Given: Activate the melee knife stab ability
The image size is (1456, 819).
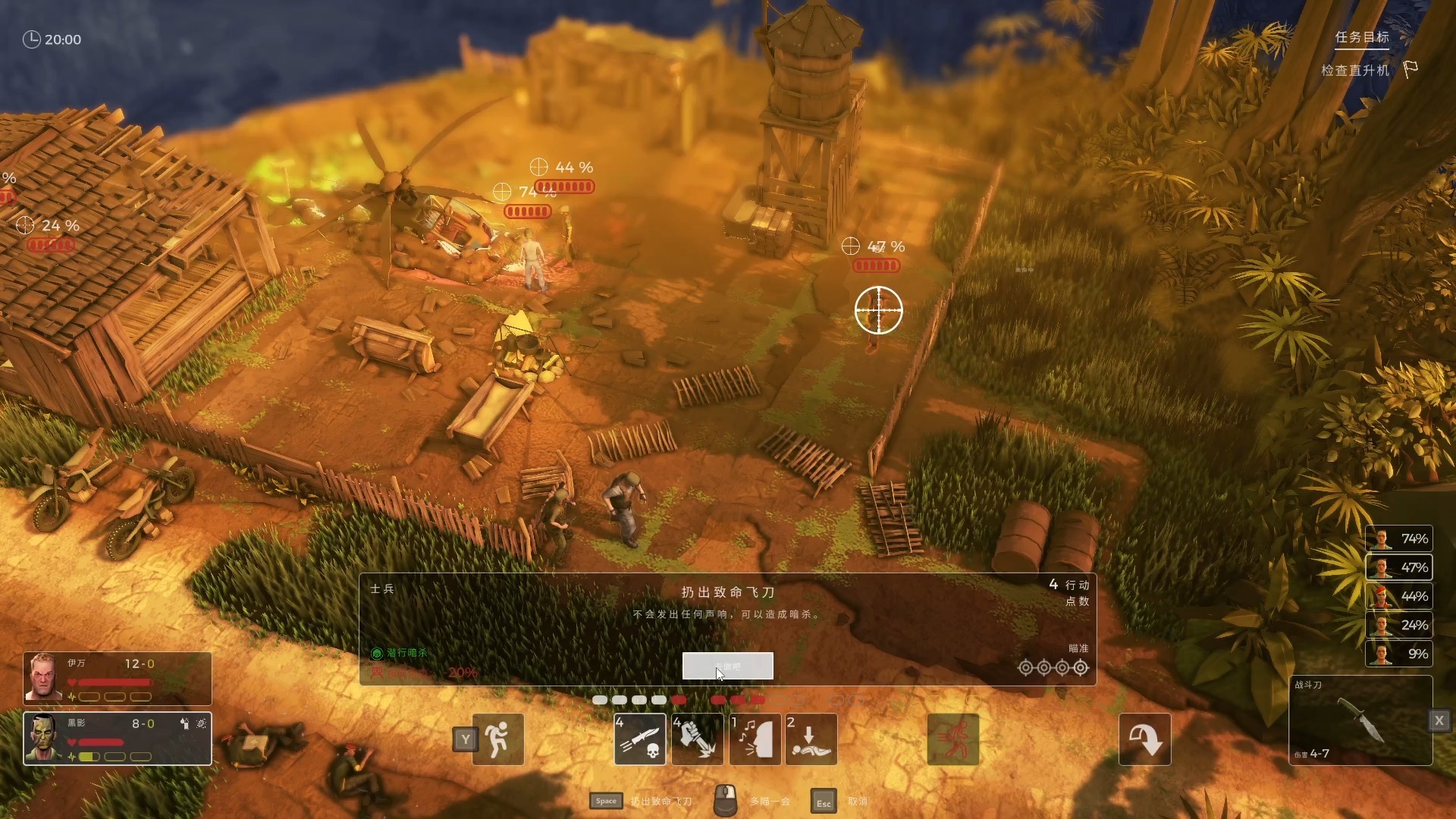Looking at the screenshot, I should coord(697,739).
